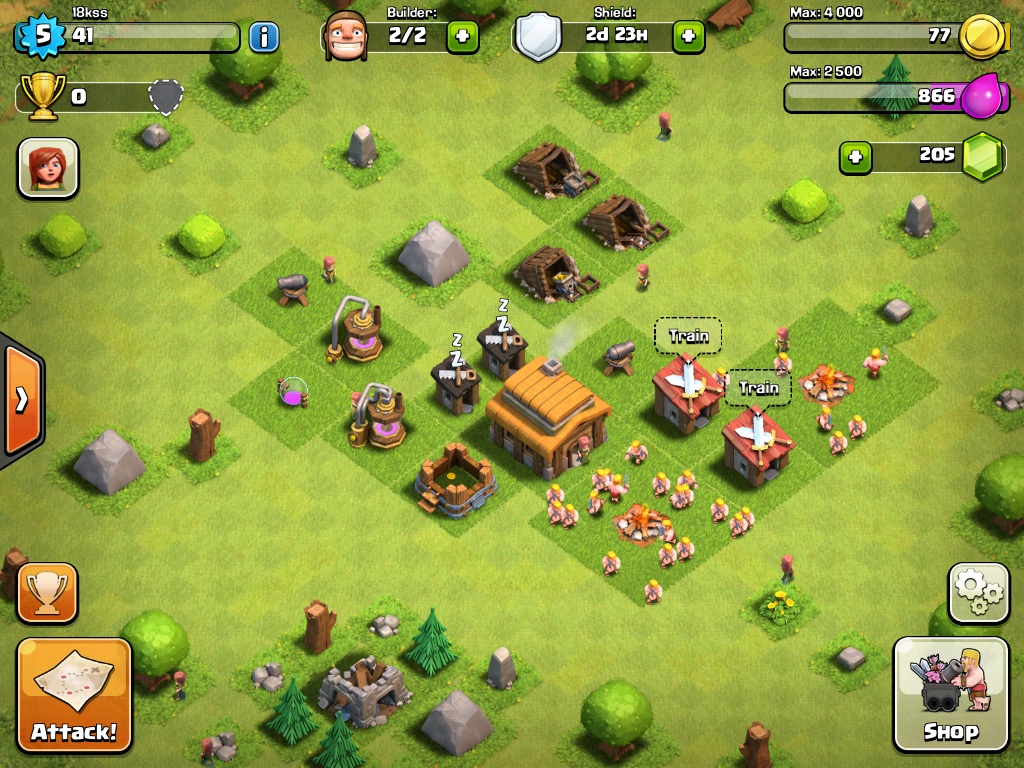Tap the Attack! map button
Image resolution: width=1024 pixels, height=768 pixels.
pyautogui.click(x=74, y=694)
